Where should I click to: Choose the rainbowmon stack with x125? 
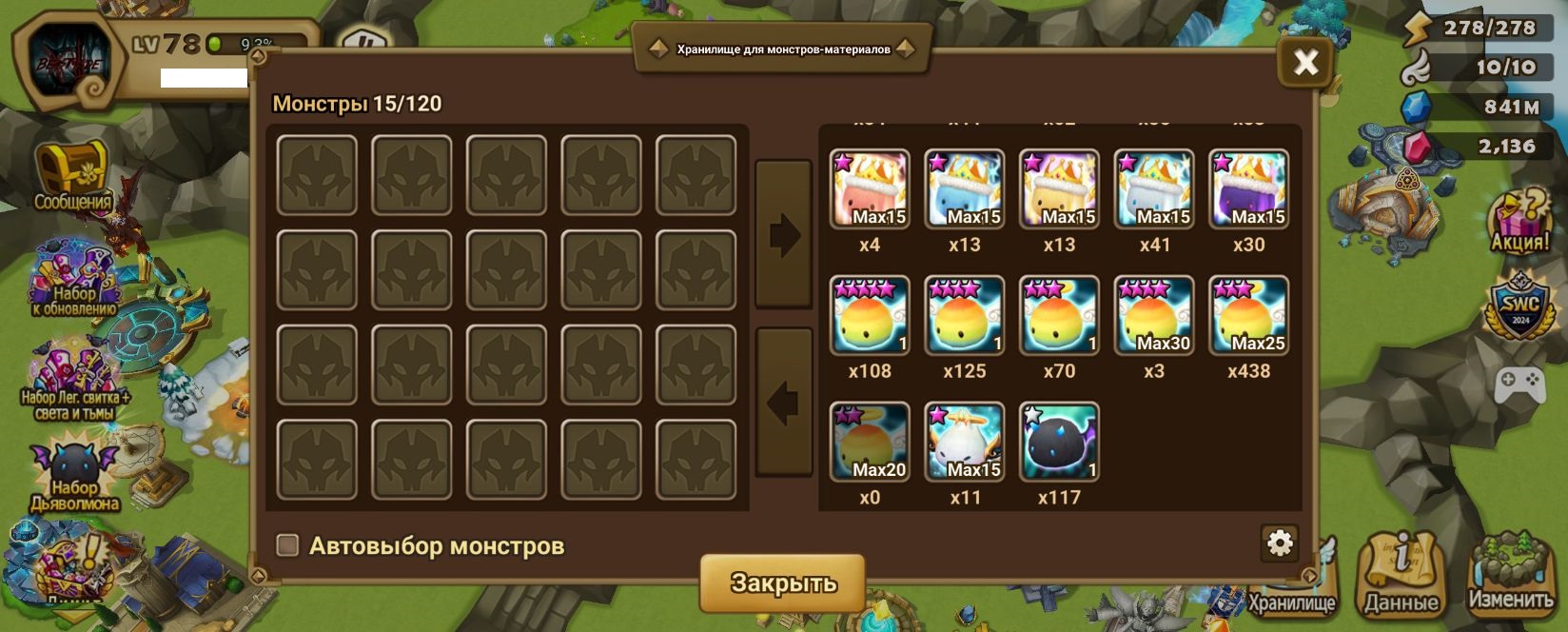(964, 315)
